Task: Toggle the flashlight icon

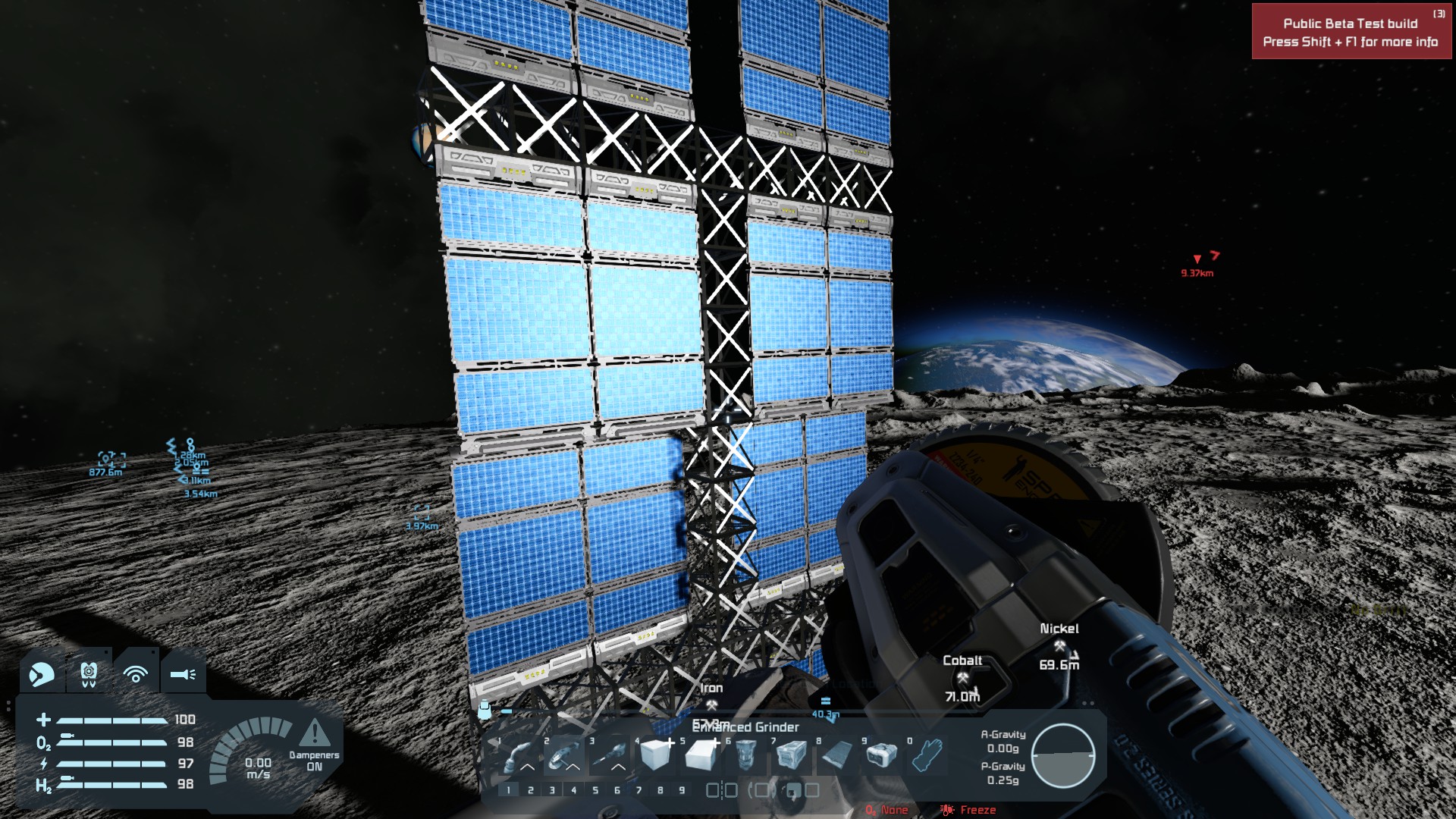Action: pos(183,673)
